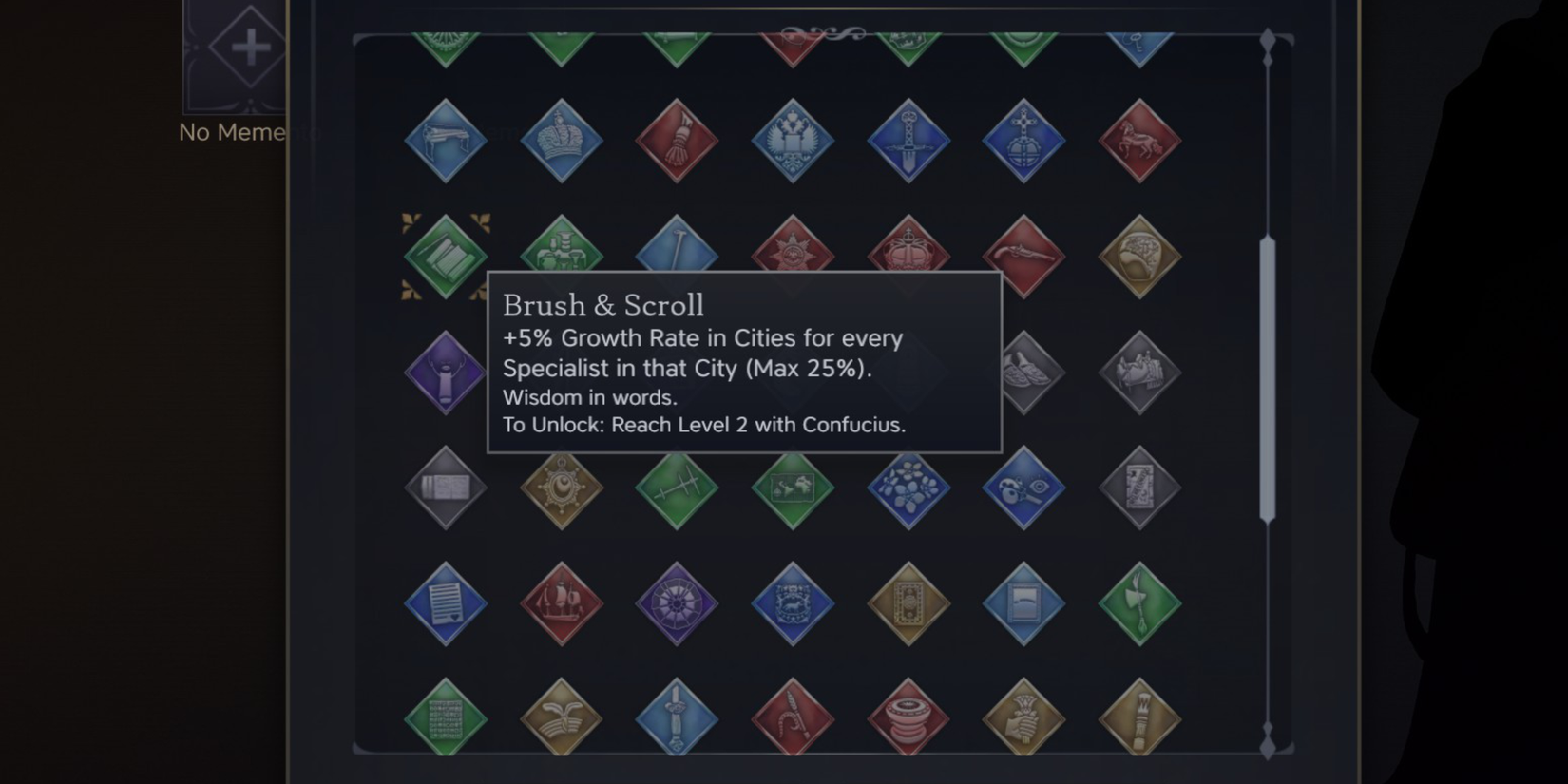Click the blue flowers memento icon
The width and height of the screenshot is (1568, 784).
point(909,489)
